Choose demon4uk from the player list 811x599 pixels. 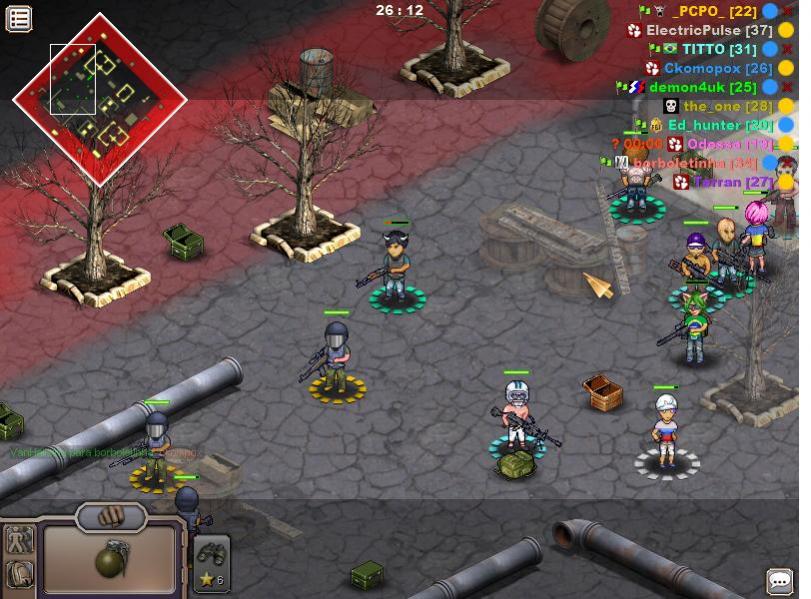pos(702,87)
